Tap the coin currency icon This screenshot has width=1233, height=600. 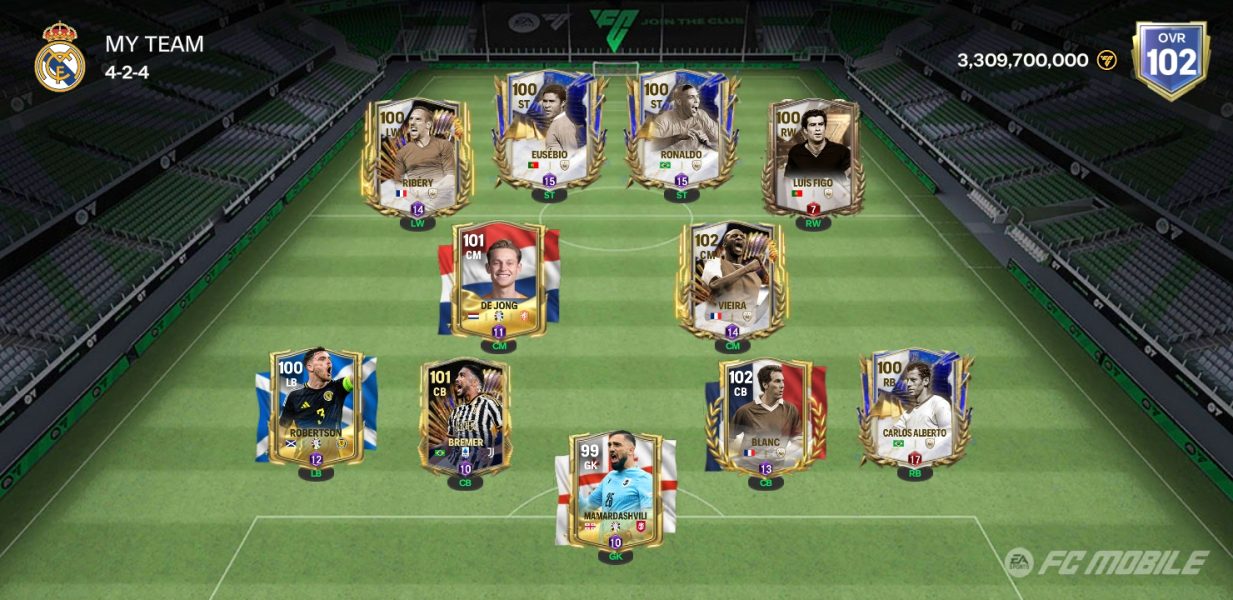click(1106, 60)
